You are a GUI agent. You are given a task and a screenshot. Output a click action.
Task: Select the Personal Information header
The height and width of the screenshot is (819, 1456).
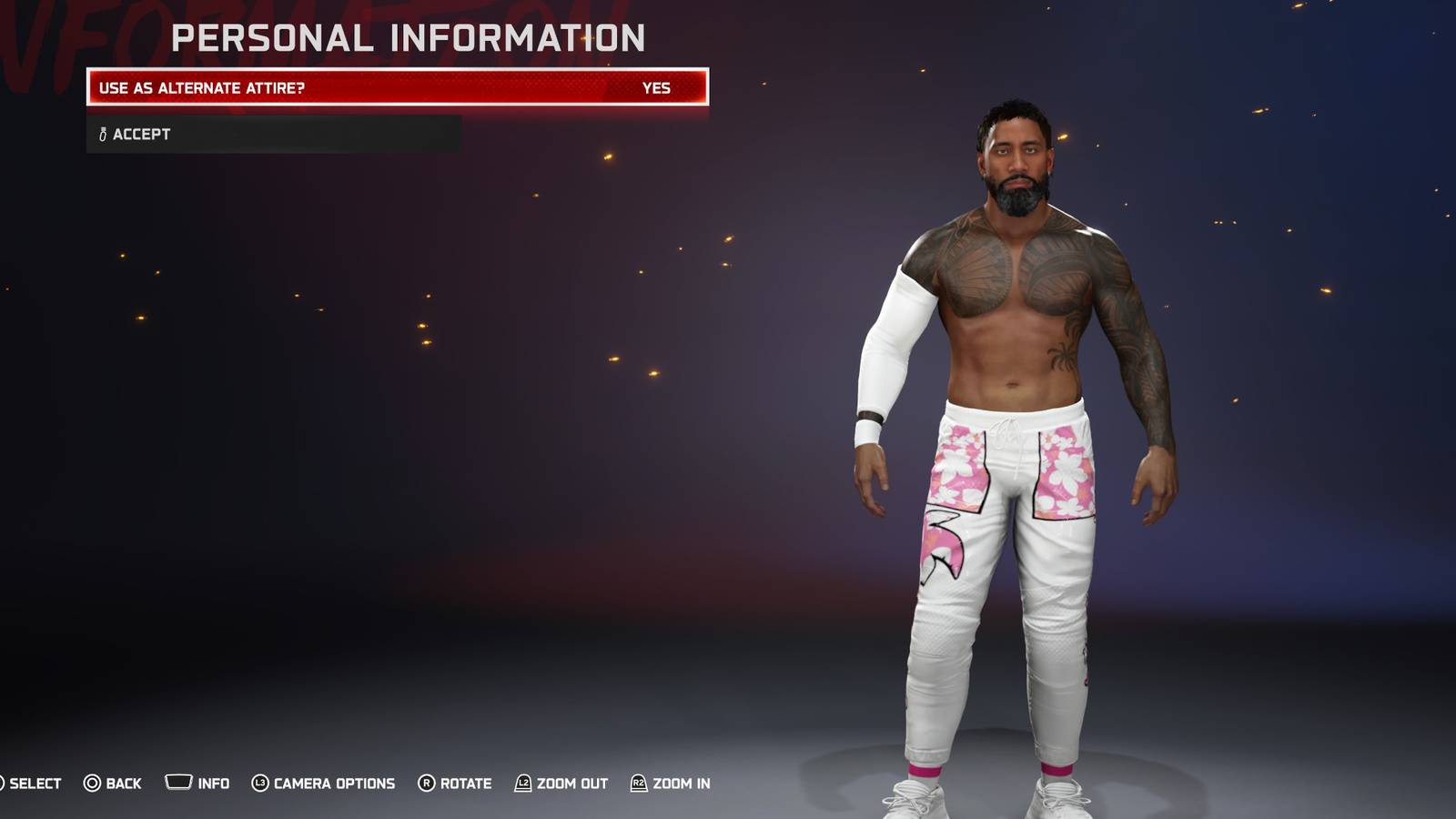coord(409,38)
